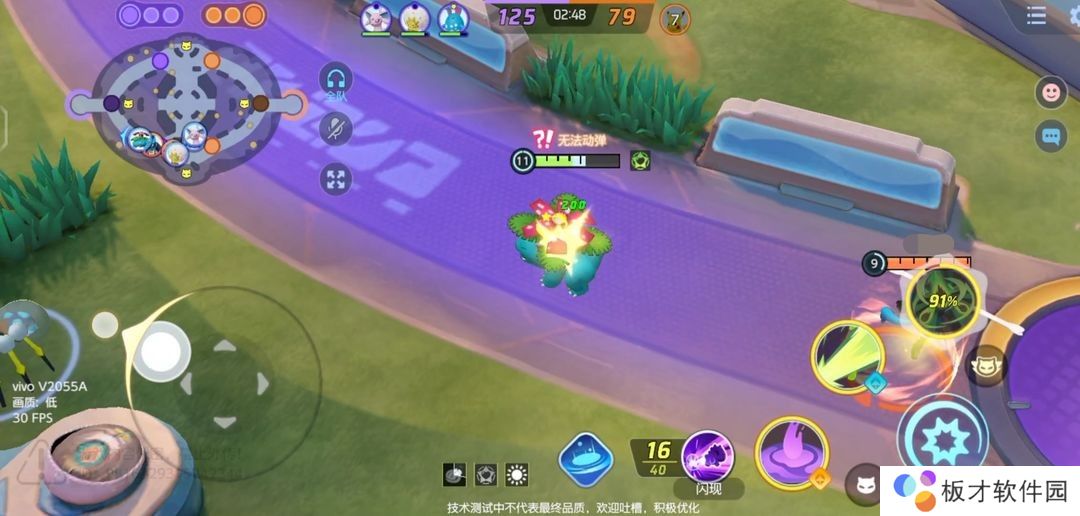Image resolution: width=1080 pixels, height=516 pixels.
Task: Open the smiley emote button
Action: [1051, 92]
